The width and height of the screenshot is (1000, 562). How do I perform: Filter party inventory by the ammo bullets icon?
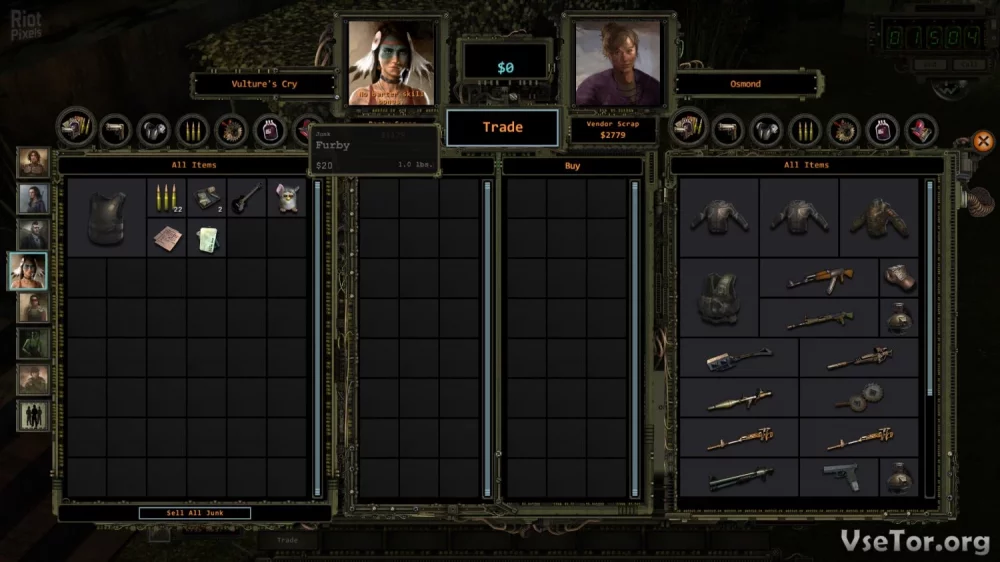click(x=191, y=129)
